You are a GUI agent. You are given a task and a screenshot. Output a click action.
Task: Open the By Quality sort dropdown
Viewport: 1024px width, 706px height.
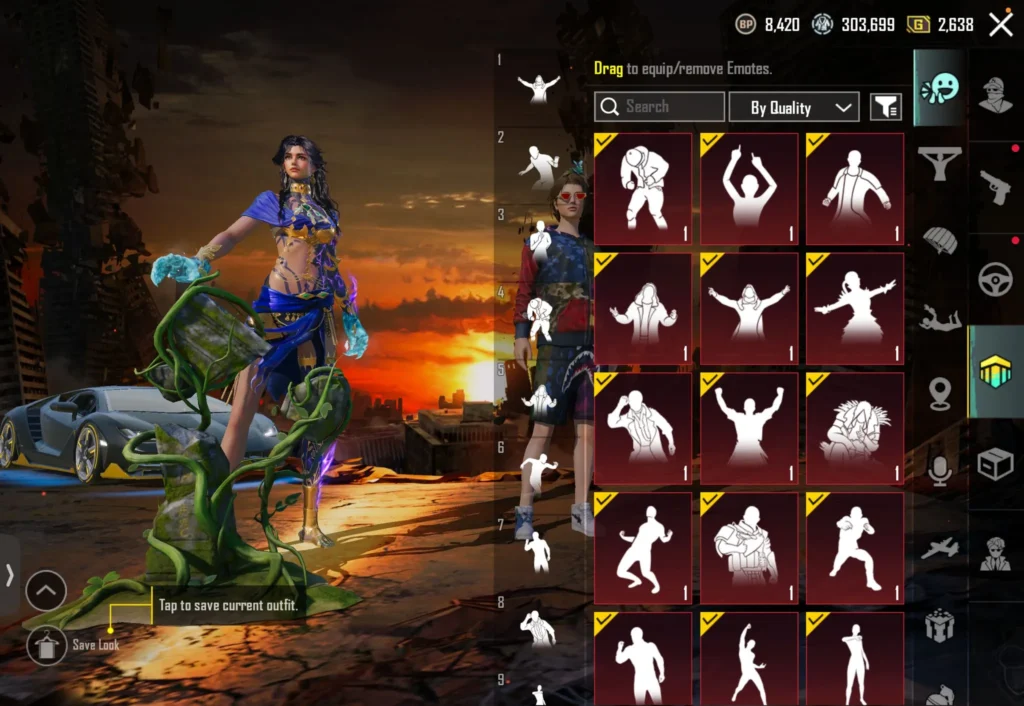(794, 107)
